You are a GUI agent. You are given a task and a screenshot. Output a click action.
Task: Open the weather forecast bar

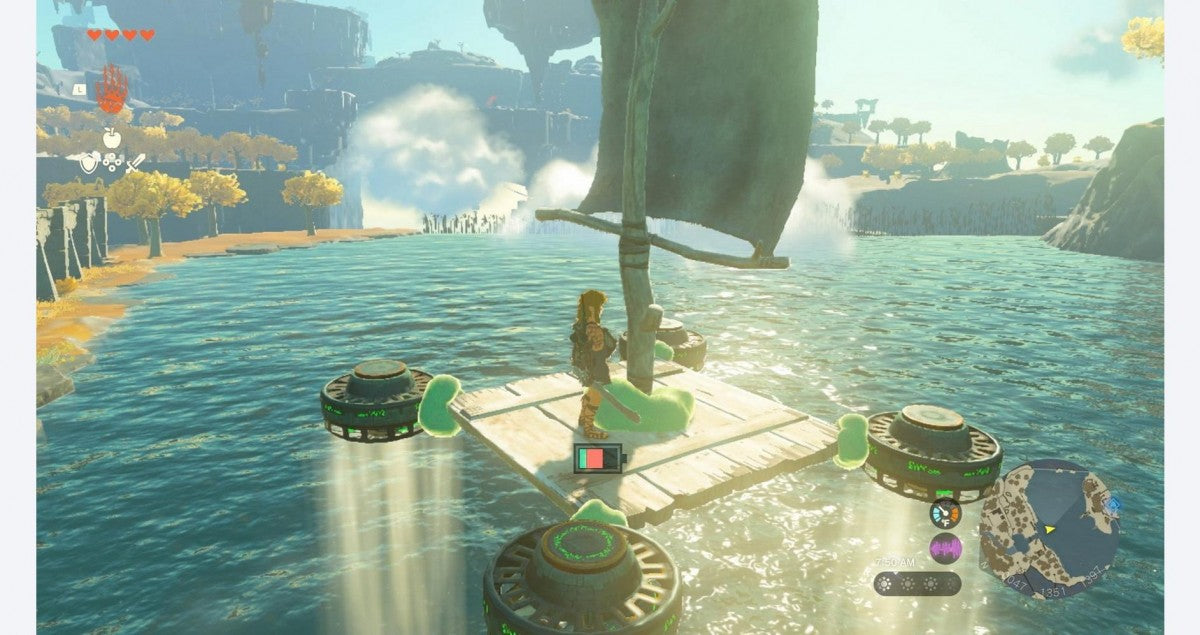pyautogui.click(x=917, y=583)
